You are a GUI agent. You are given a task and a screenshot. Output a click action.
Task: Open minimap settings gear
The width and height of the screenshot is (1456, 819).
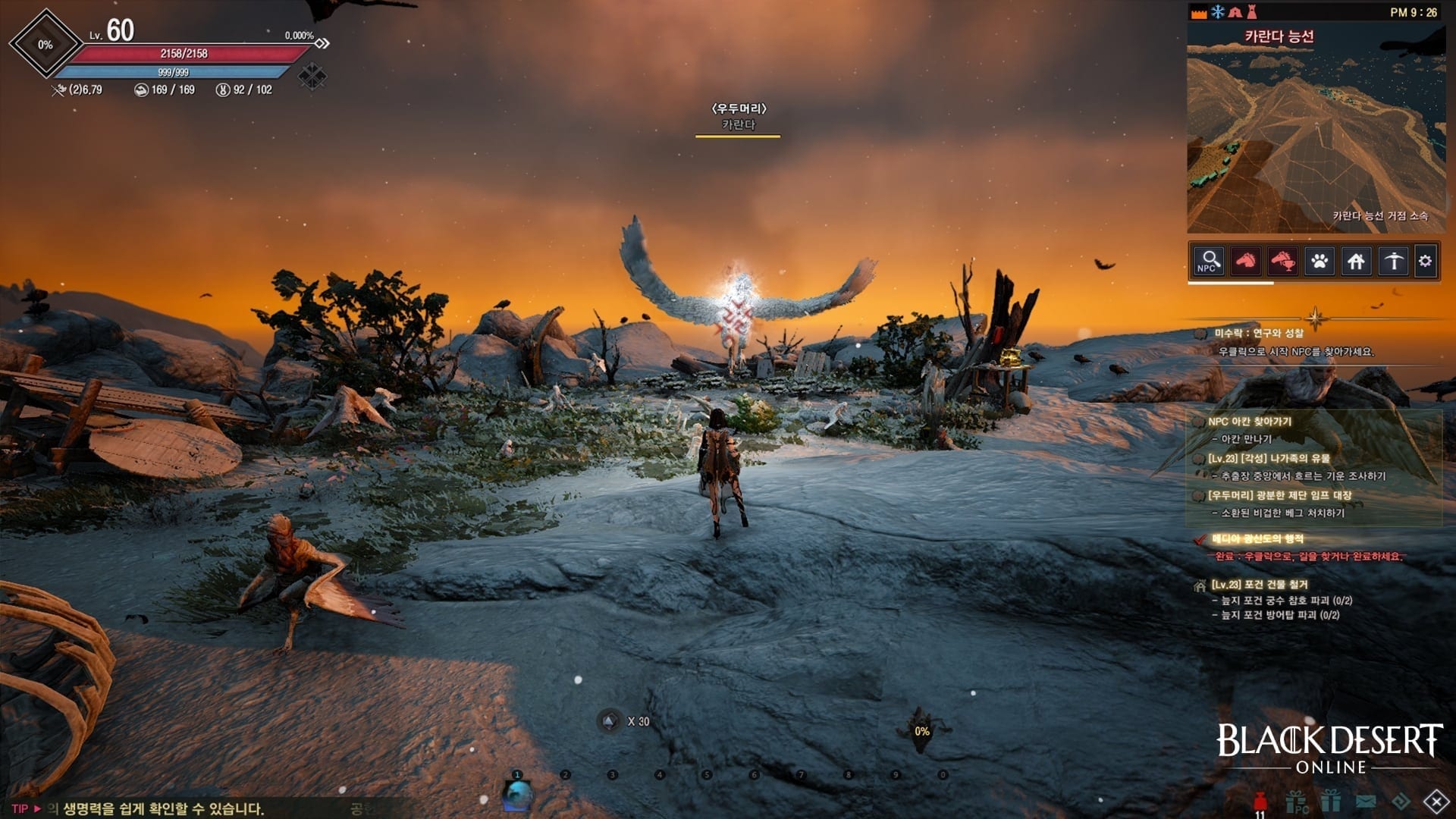click(x=1426, y=262)
